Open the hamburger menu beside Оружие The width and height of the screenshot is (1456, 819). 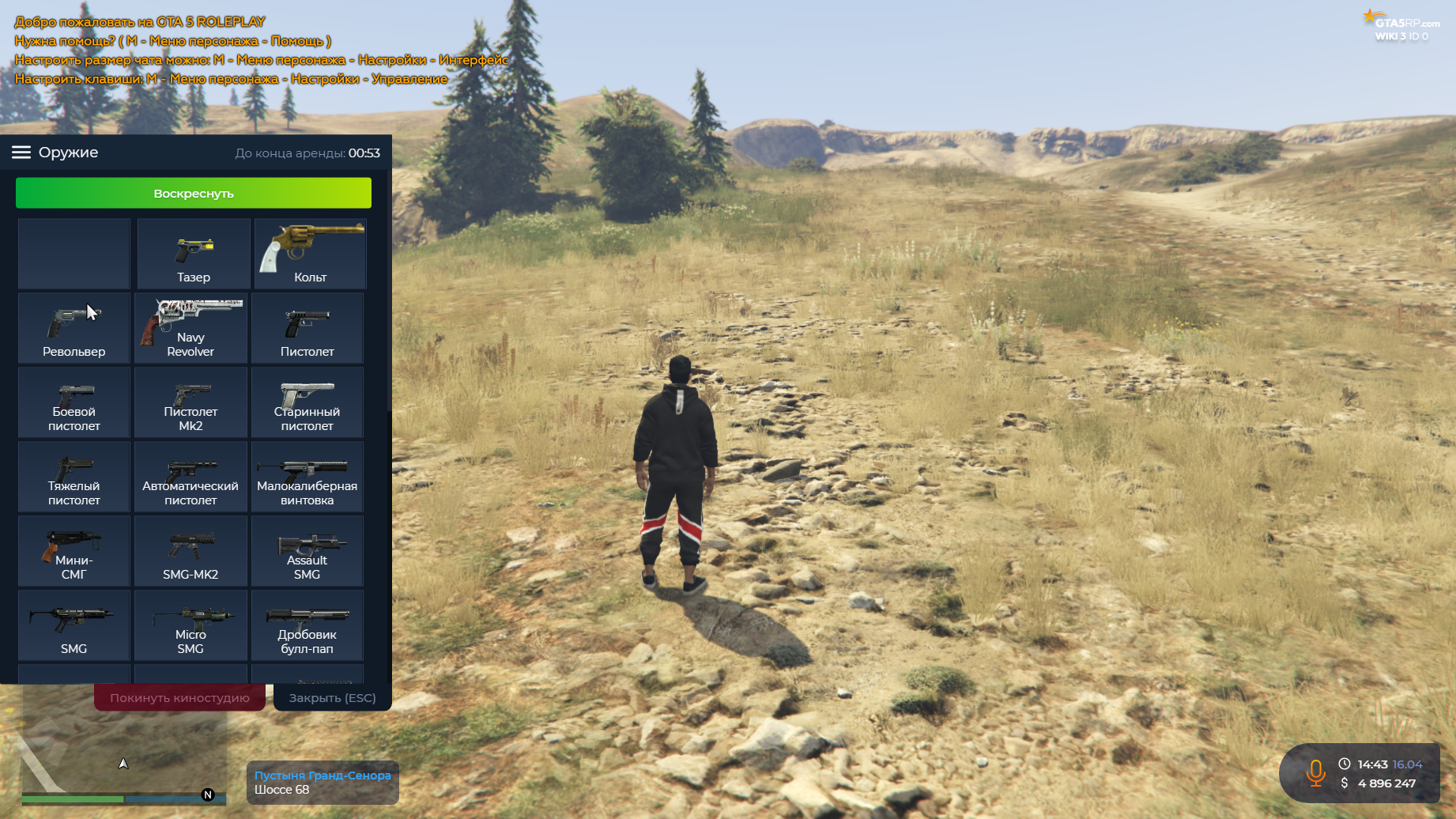[x=21, y=153]
